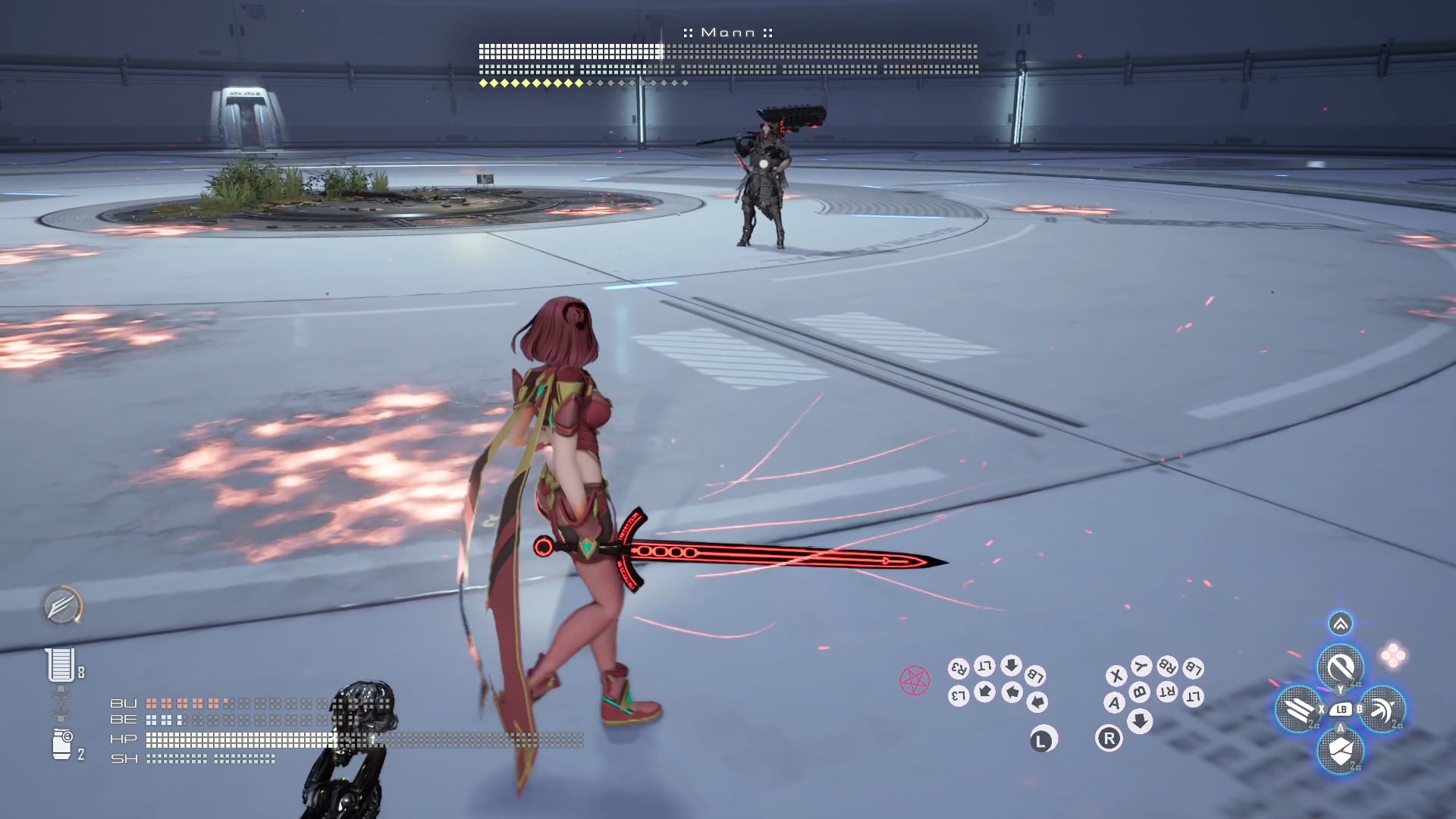Select the greyed-out connector item slot
The image size is (1456, 819).
[x=61, y=704]
